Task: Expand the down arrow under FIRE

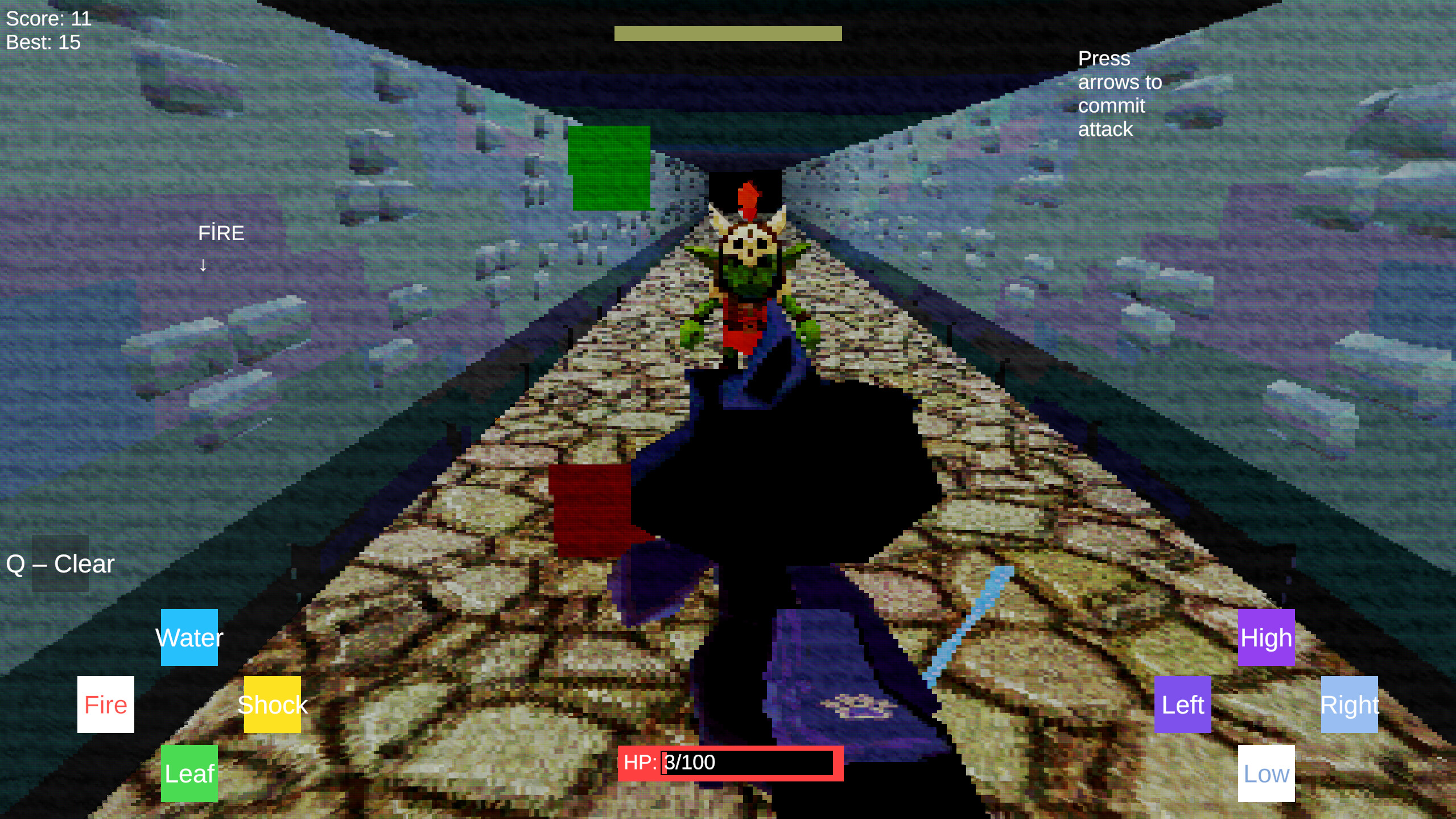Action: [203, 265]
